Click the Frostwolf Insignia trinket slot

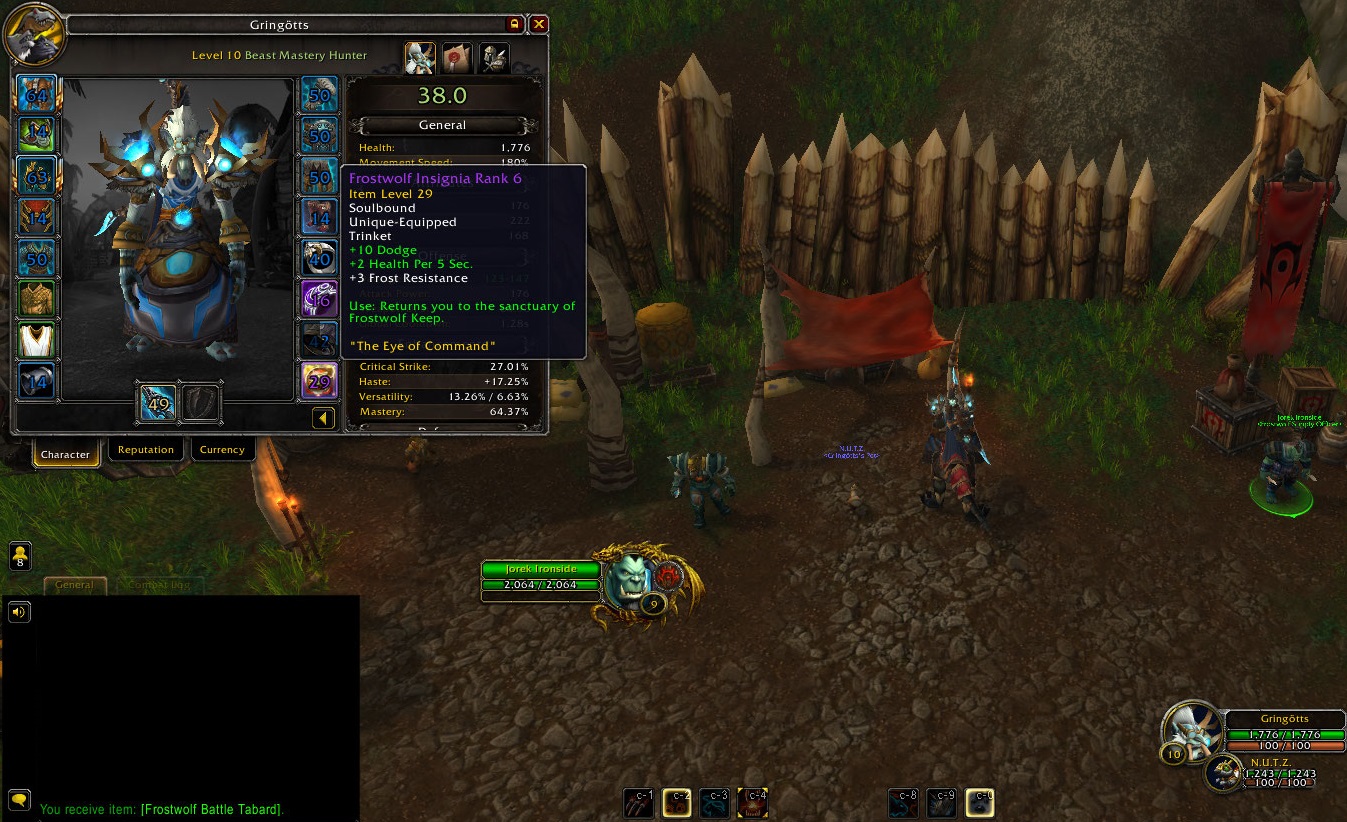pyautogui.click(x=319, y=381)
